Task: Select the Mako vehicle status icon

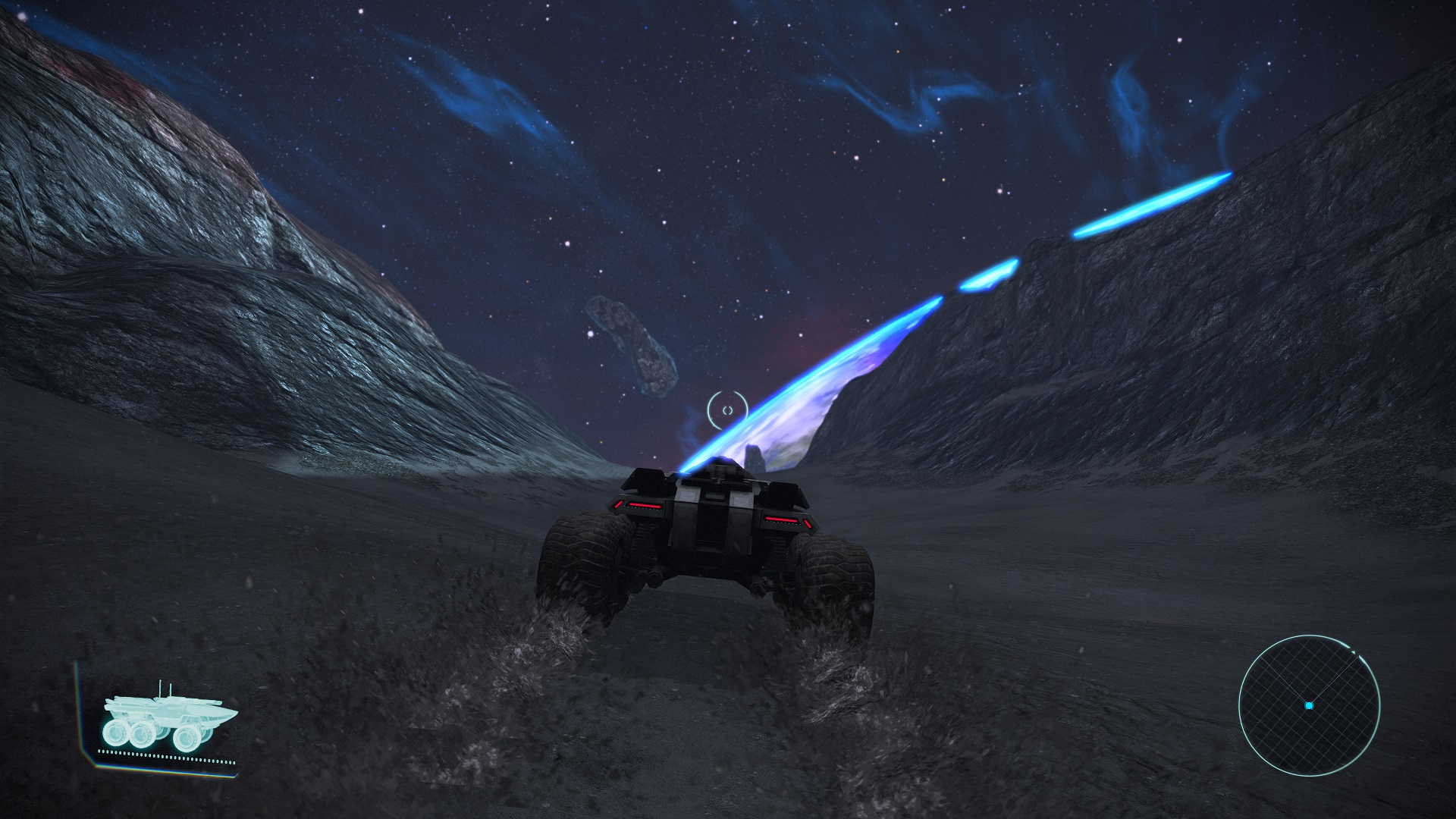Action: 168,720
